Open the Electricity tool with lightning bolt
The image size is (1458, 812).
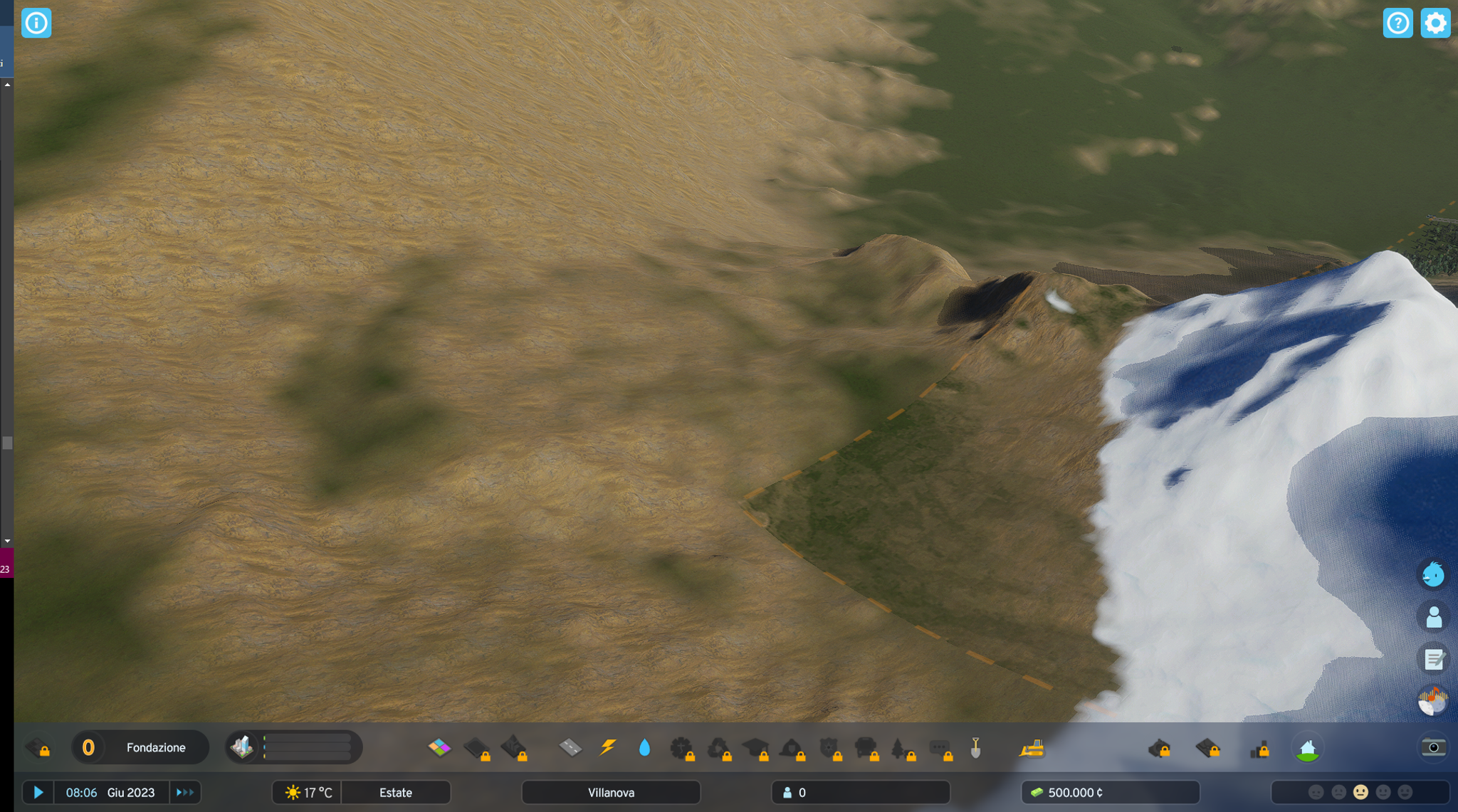609,748
